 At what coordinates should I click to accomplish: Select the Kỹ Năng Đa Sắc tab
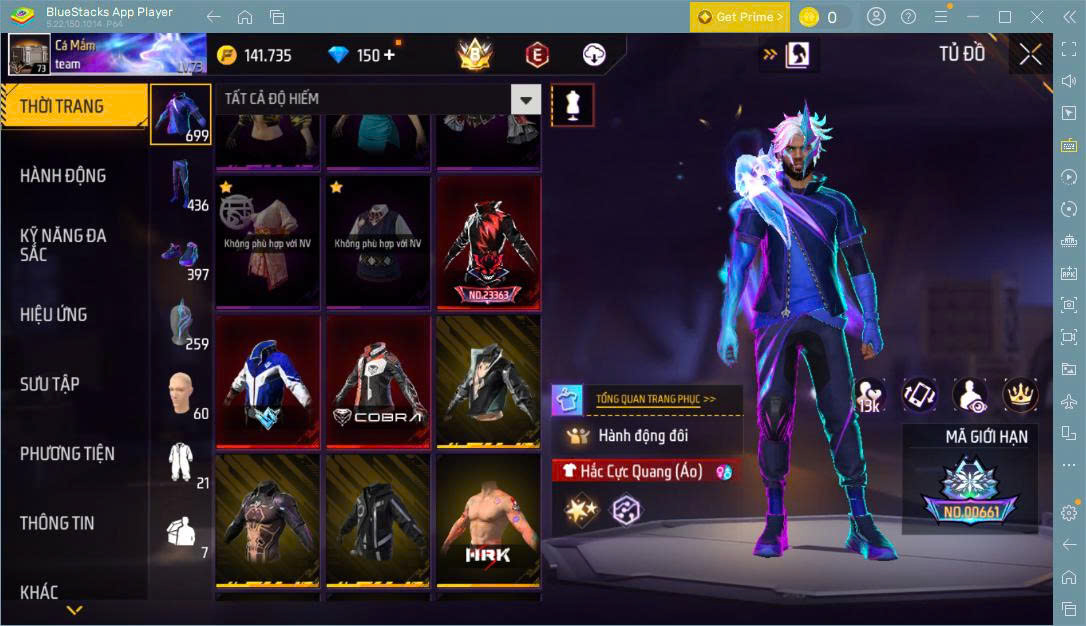coord(63,245)
